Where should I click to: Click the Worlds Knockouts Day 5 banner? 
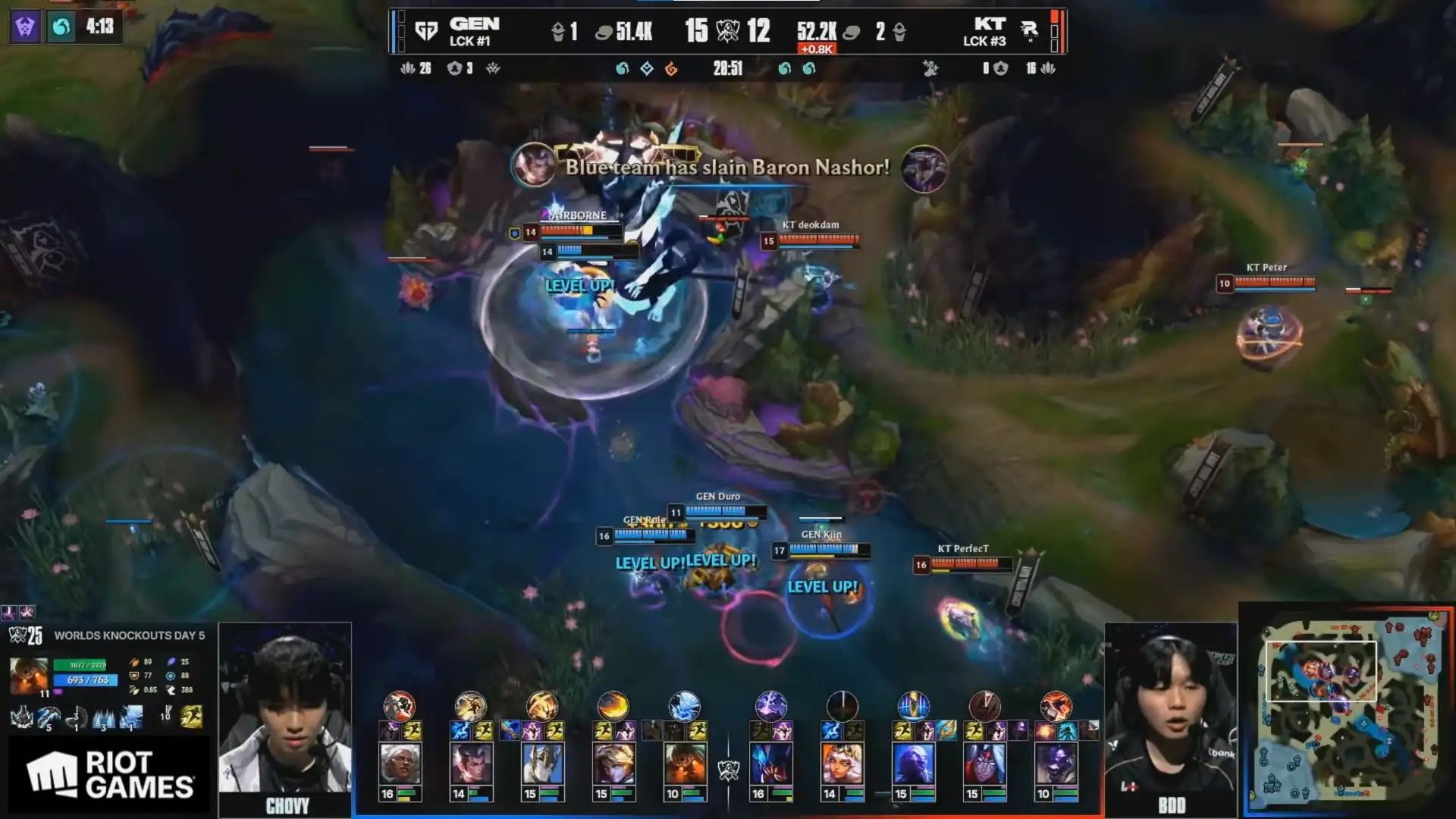(128, 635)
